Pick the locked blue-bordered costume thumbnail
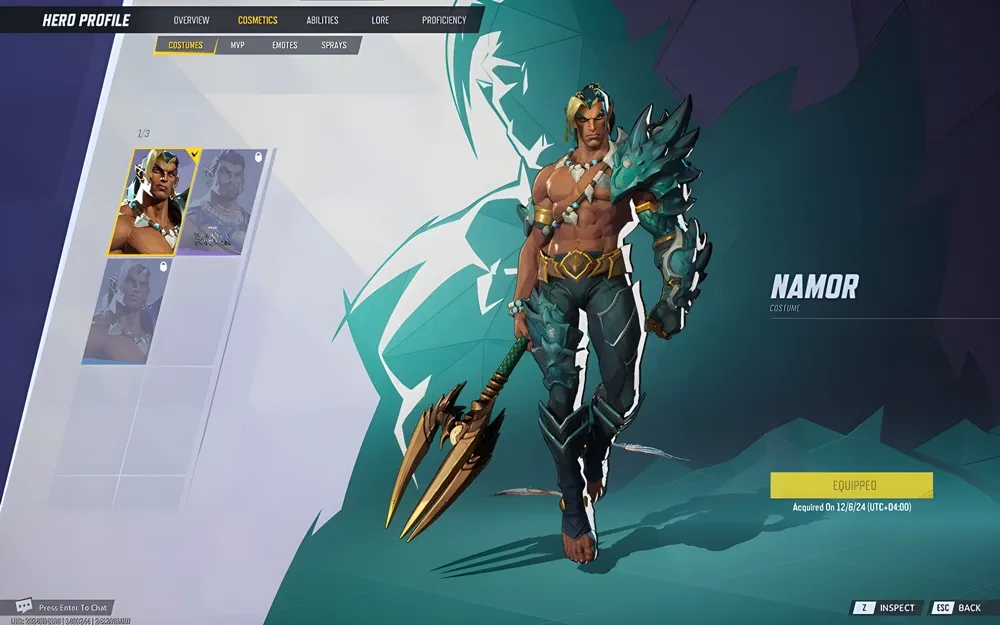1000x625 pixels. 125,311
